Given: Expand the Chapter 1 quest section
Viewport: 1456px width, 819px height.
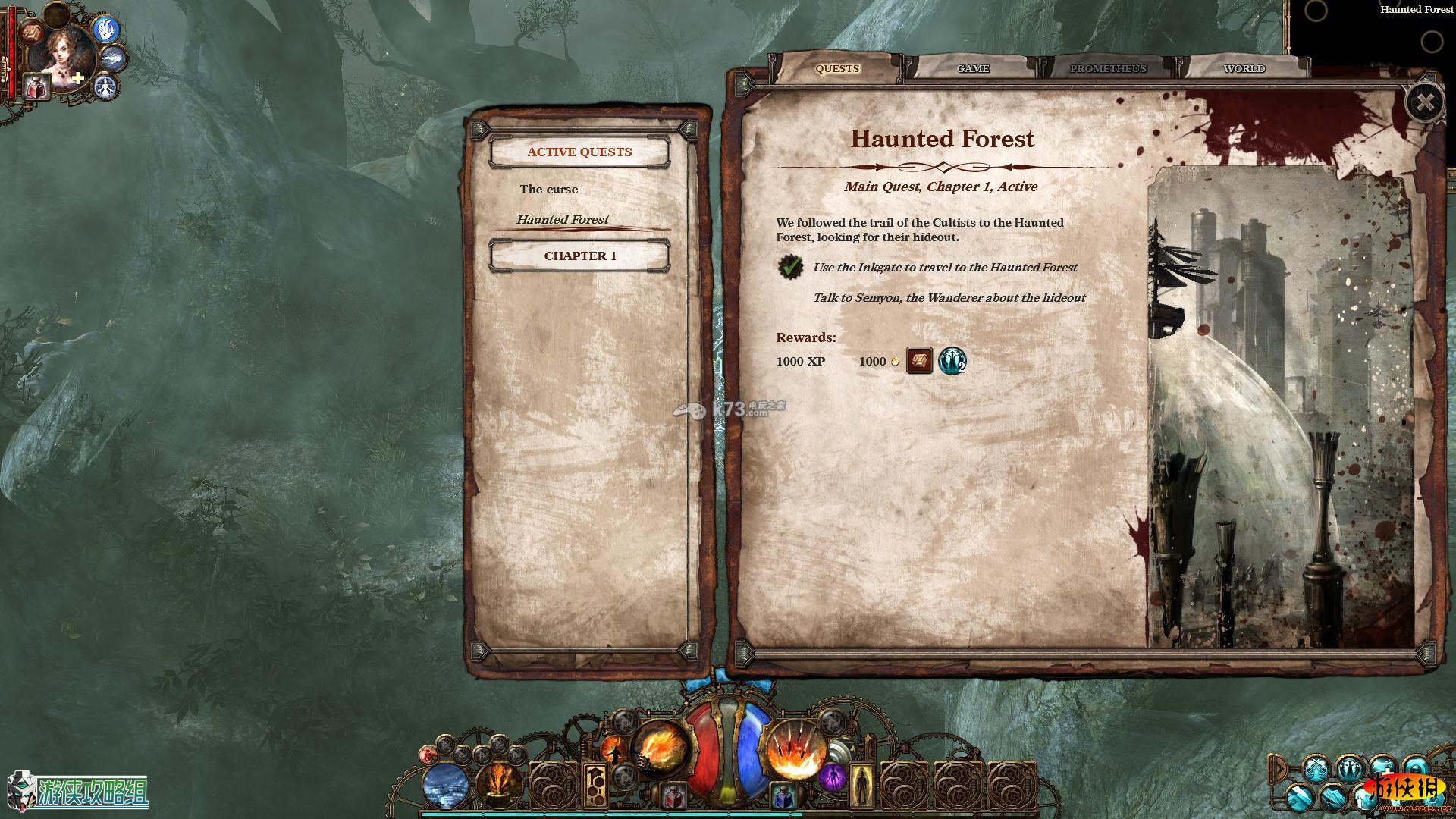Looking at the screenshot, I should coord(580,256).
